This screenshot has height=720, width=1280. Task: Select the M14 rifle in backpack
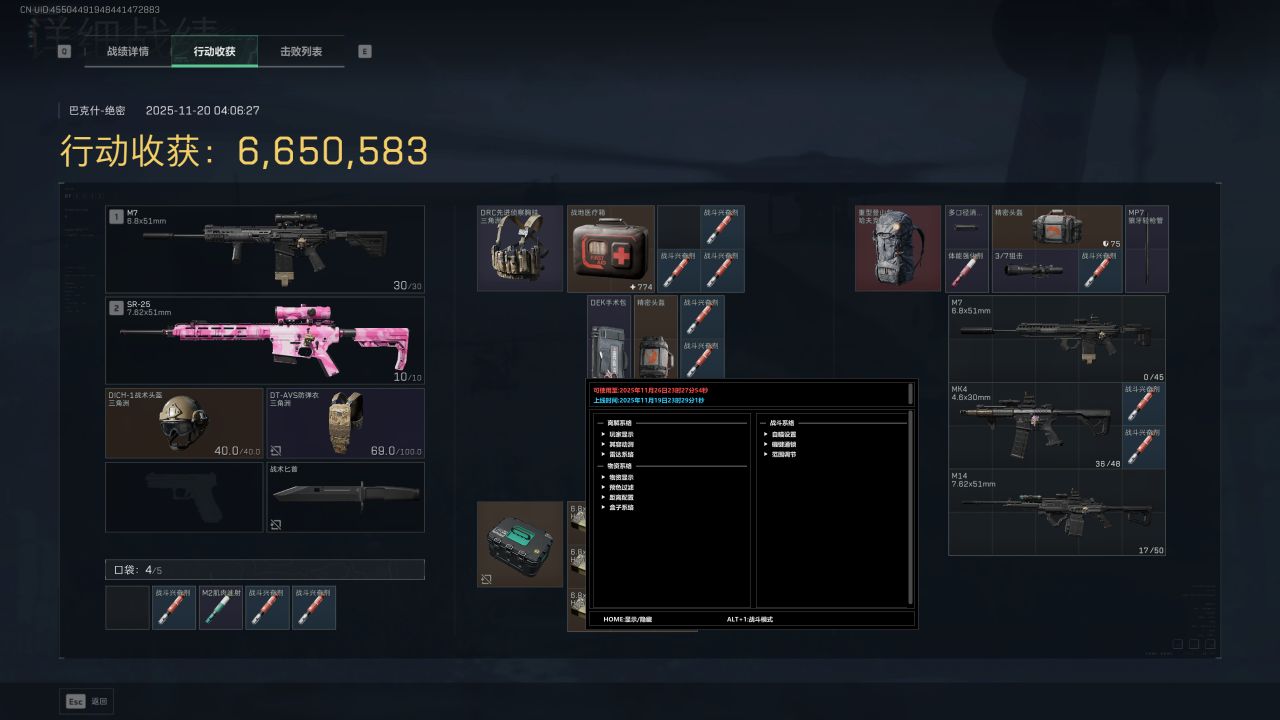coord(1056,512)
